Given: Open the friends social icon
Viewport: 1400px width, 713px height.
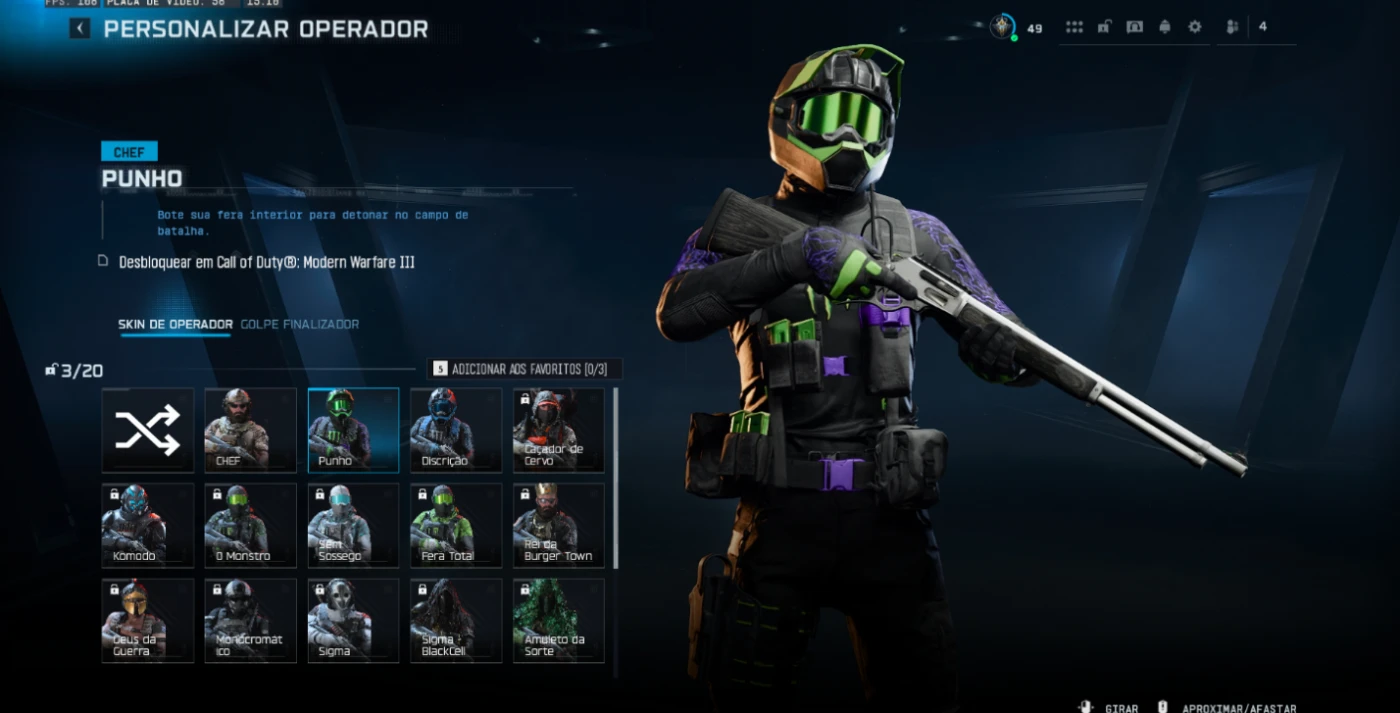Looking at the screenshot, I should pyautogui.click(x=1232, y=27).
